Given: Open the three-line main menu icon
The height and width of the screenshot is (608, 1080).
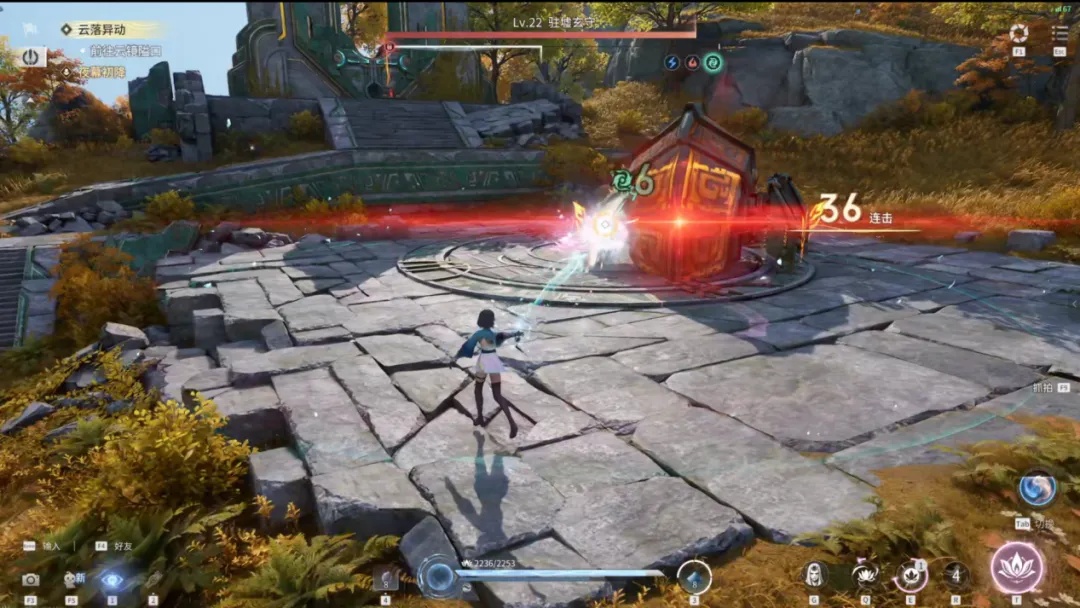Looking at the screenshot, I should [x=1060, y=33].
